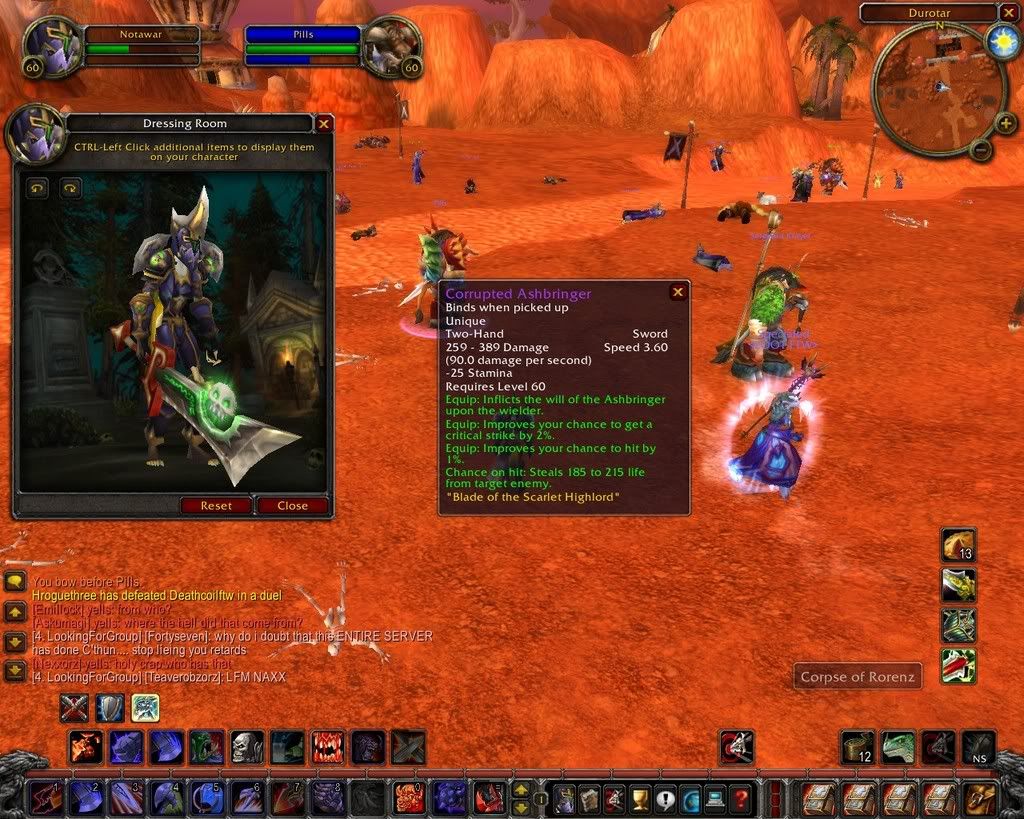Close the Dressing Room window
This screenshot has height=819, width=1024.
pos(324,124)
